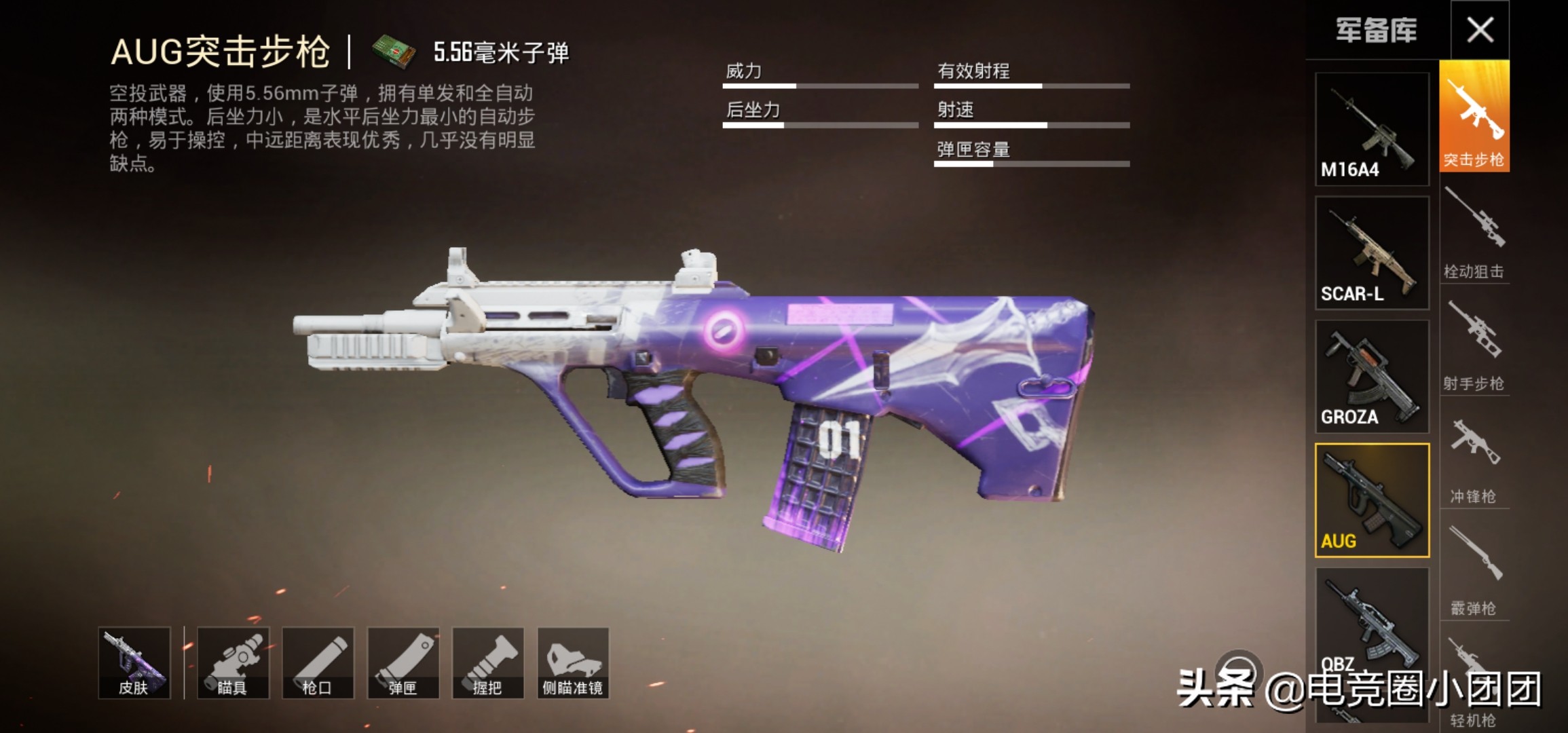1568x733 pixels.
Task: Show the 冲锋枪 submachine gun category
Action: coord(1474,459)
